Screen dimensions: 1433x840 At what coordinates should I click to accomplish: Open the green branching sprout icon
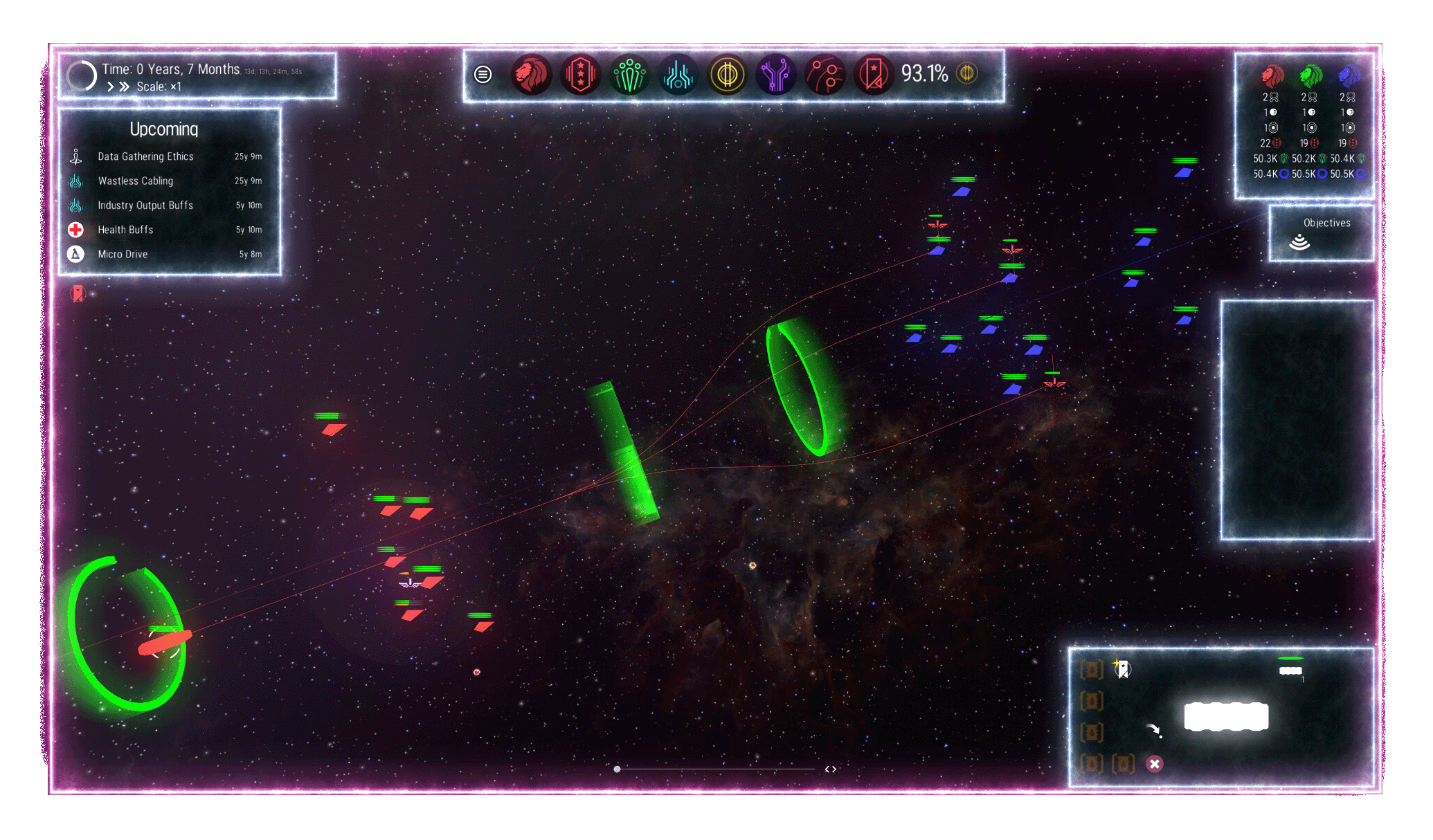pos(629,74)
